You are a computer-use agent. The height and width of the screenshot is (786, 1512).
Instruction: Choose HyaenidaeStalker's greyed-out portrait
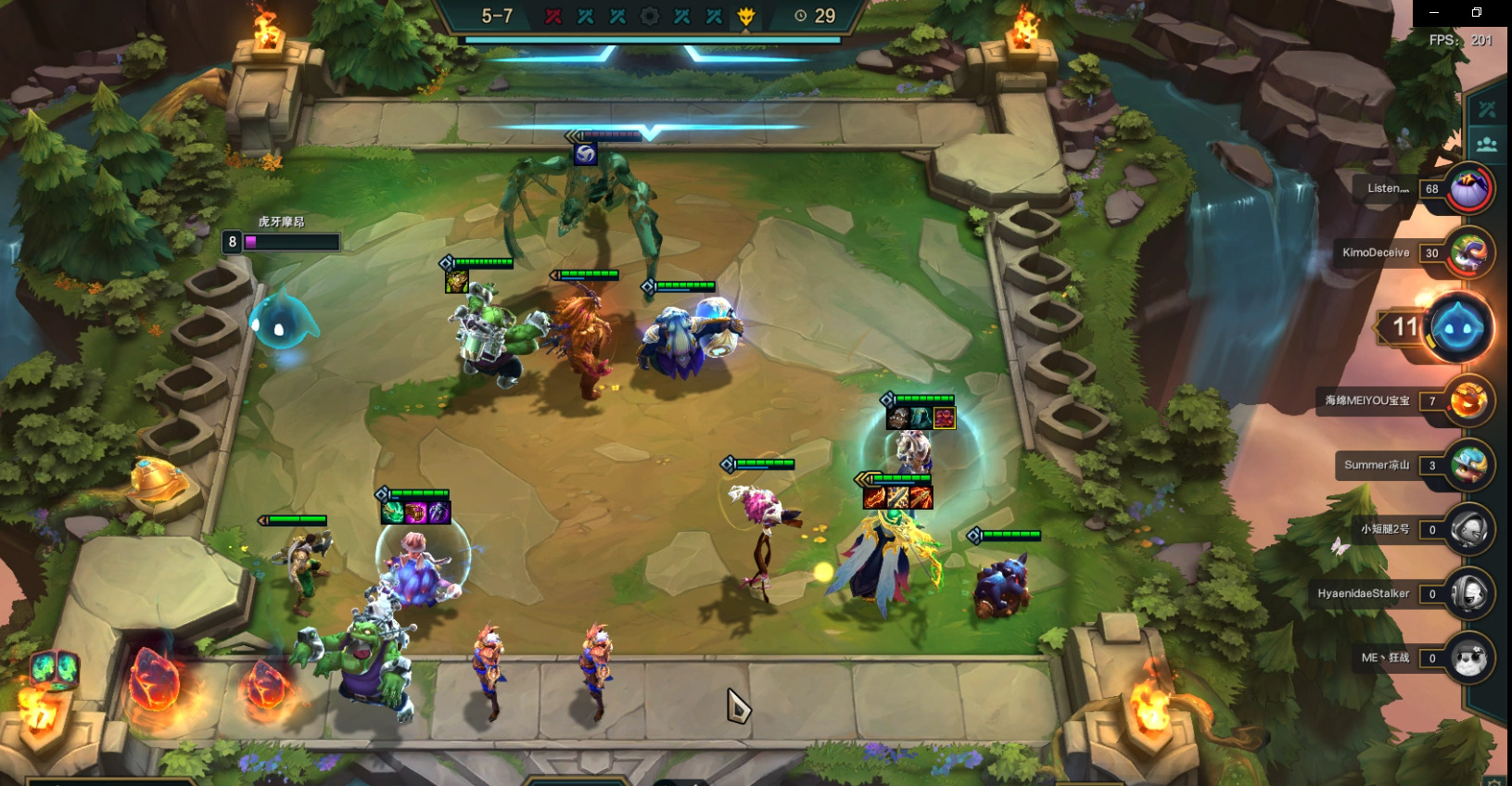(1468, 593)
